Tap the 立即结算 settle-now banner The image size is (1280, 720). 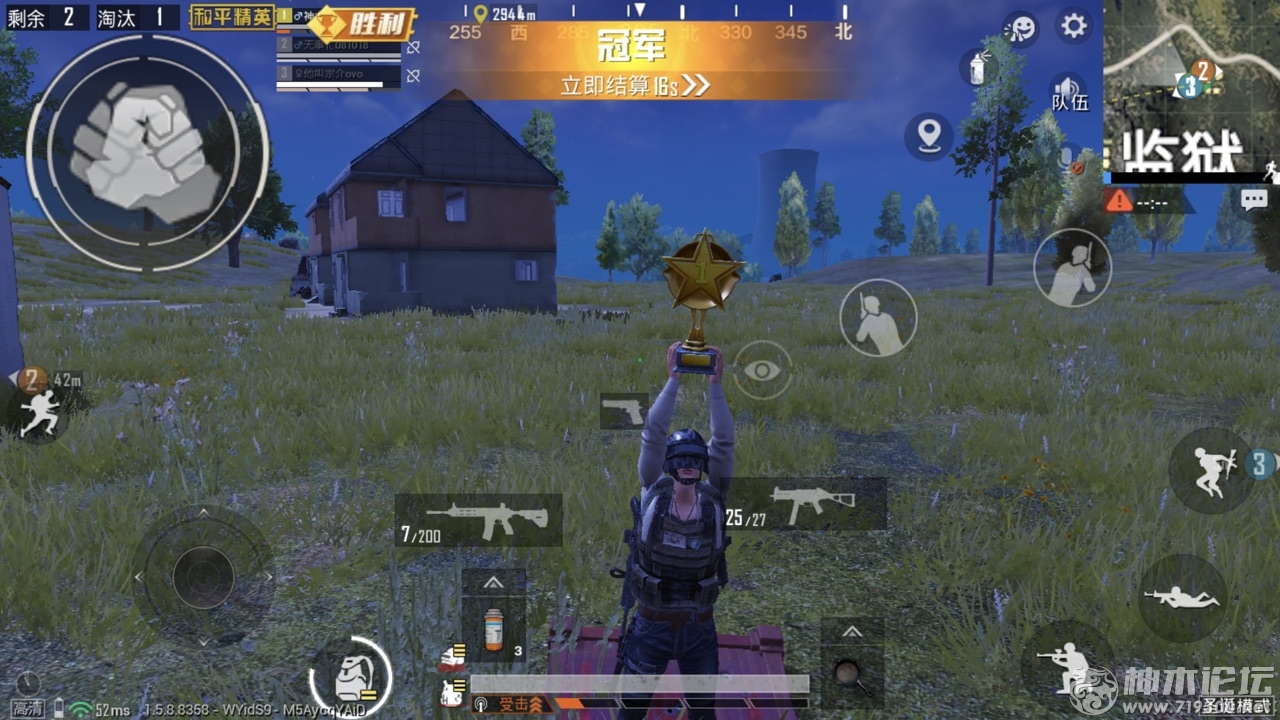(634, 85)
